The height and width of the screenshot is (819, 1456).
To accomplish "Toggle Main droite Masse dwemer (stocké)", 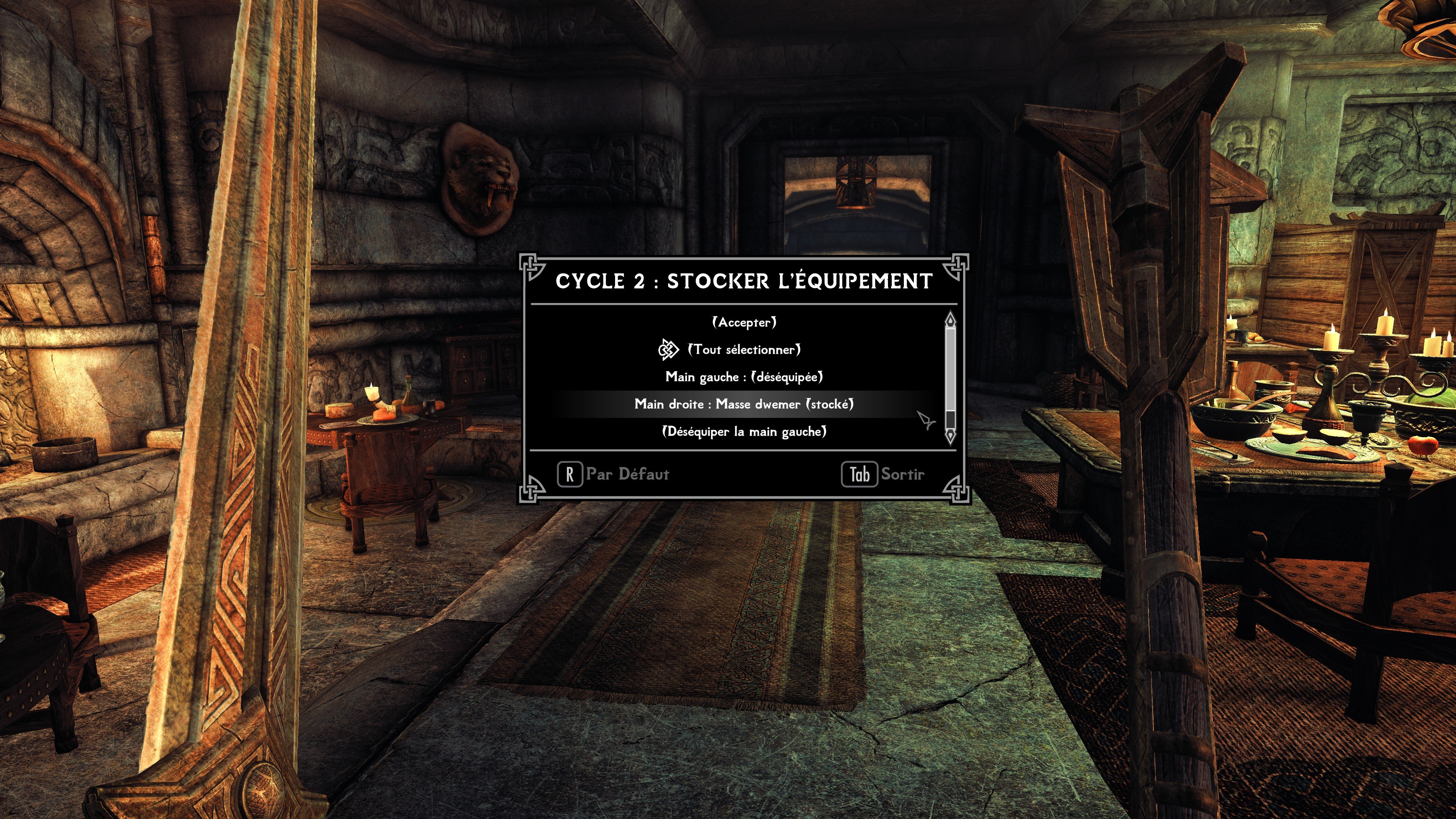I will pyautogui.click(x=744, y=404).
